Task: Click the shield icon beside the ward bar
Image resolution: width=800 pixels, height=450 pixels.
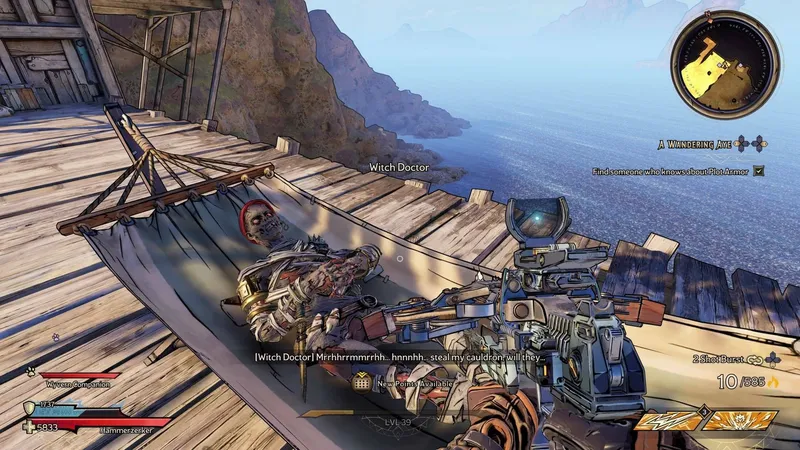Action: (x=29, y=407)
